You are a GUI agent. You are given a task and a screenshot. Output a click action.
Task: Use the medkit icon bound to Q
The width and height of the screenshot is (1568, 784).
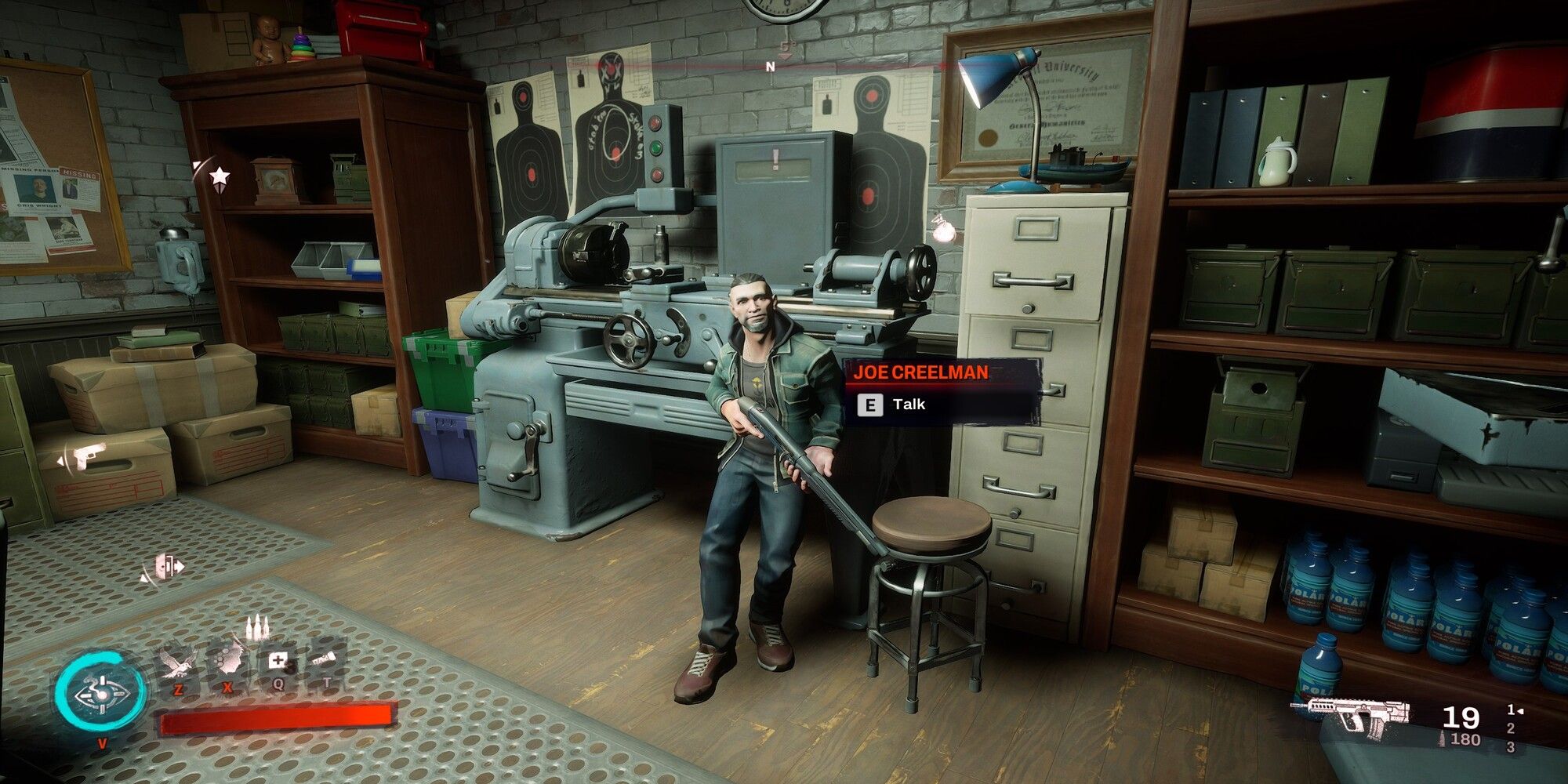coord(278,659)
